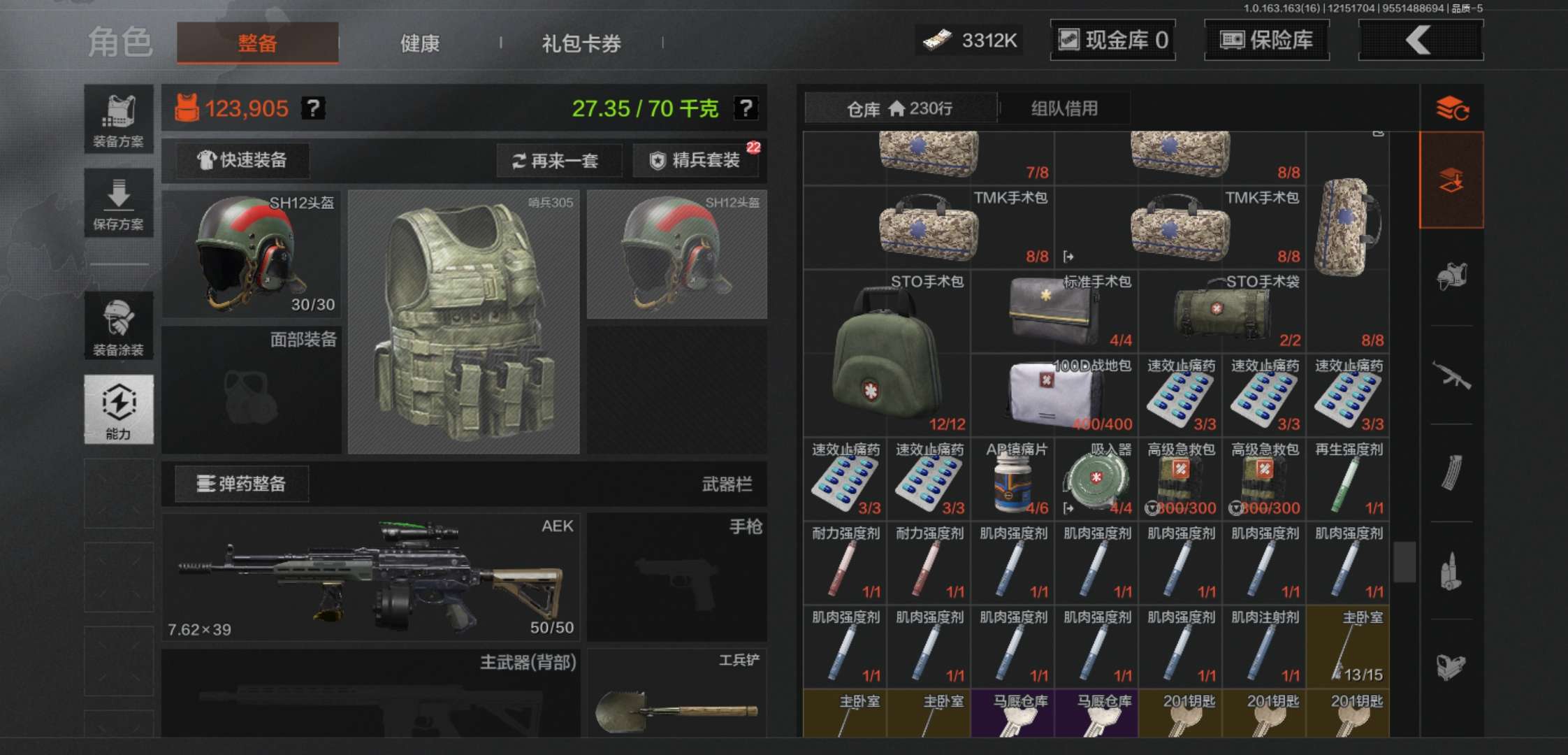
Task: Click the back chevron at top right
Action: click(1420, 40)
